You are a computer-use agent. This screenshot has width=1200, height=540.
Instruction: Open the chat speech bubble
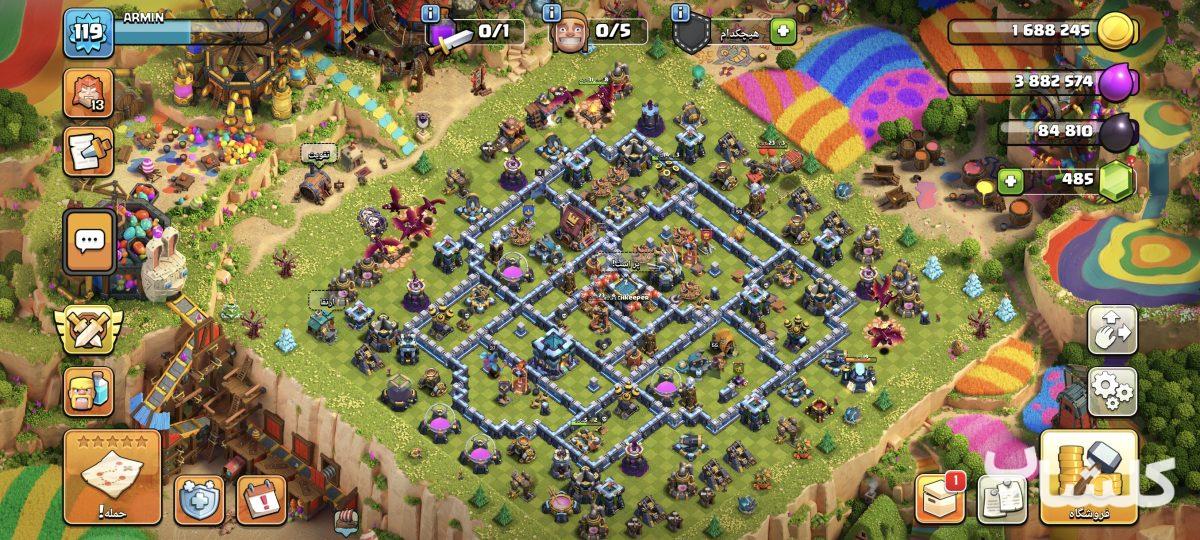point(90,240)
